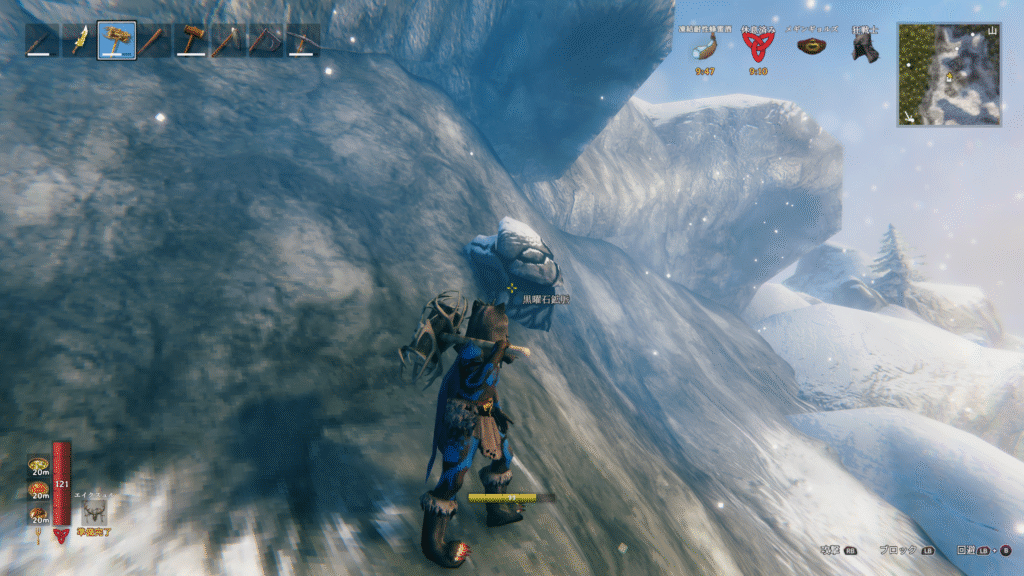1024x576 pixels.
Task: Click the red Rested status icon
Action: coord(757,47)
